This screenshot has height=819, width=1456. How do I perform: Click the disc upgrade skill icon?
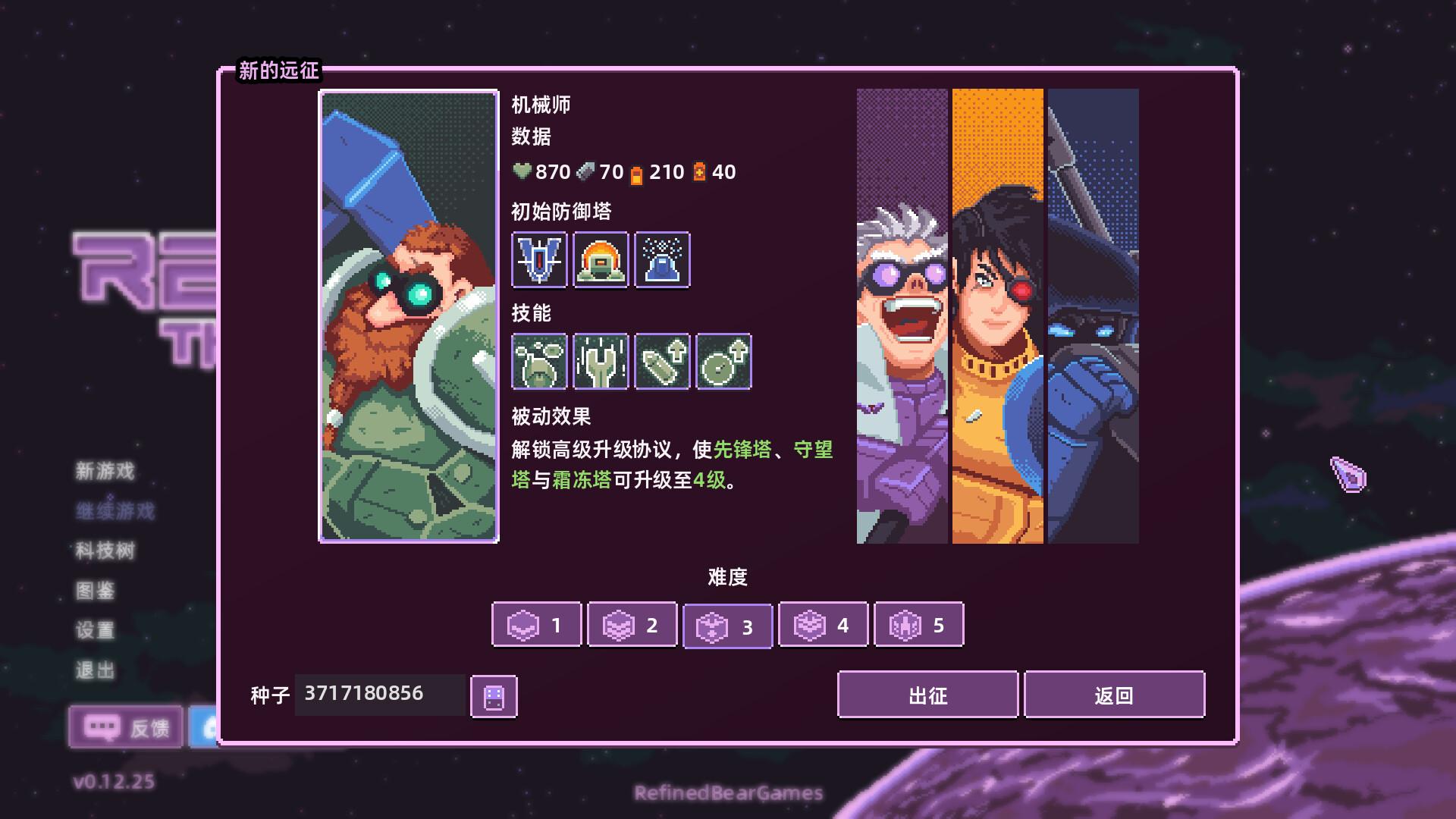pos(722,362)
